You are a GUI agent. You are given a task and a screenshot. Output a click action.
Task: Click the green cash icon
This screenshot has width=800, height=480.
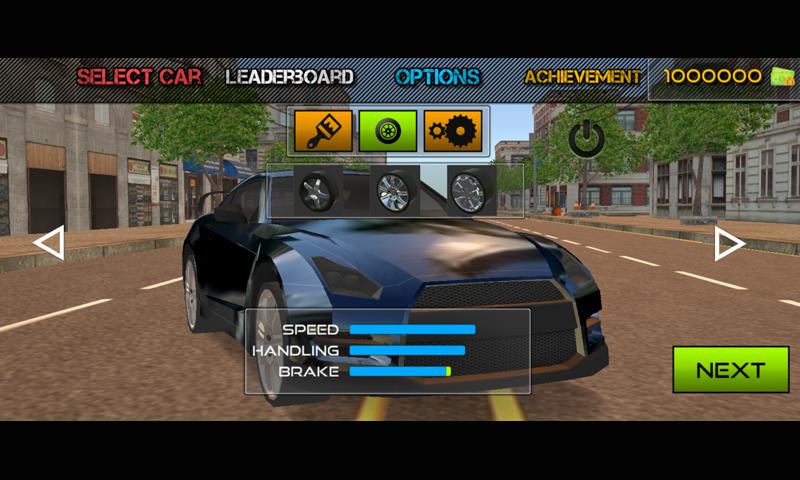click(x=782, y=77)
